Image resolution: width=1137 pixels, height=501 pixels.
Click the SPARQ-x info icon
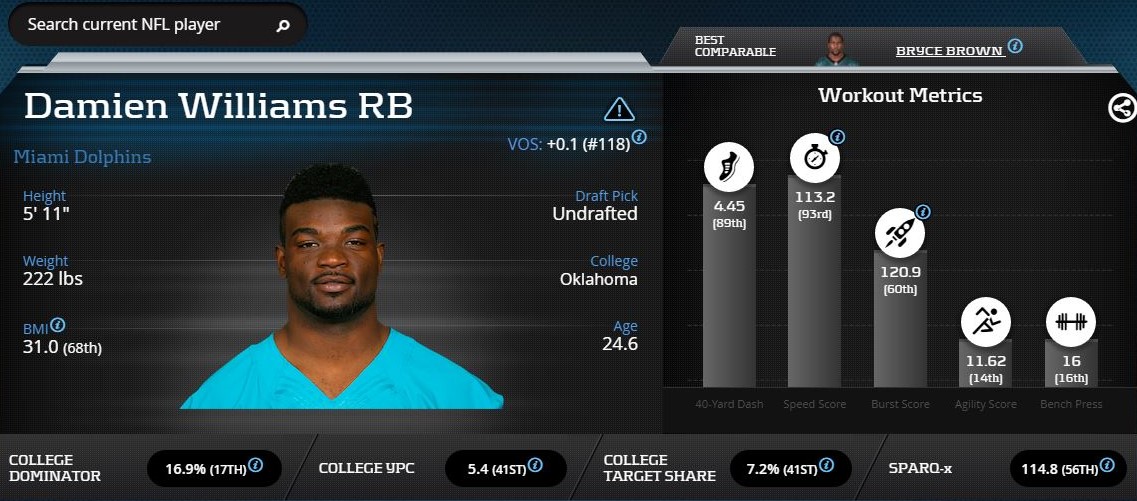click(x=1107, y=465)
